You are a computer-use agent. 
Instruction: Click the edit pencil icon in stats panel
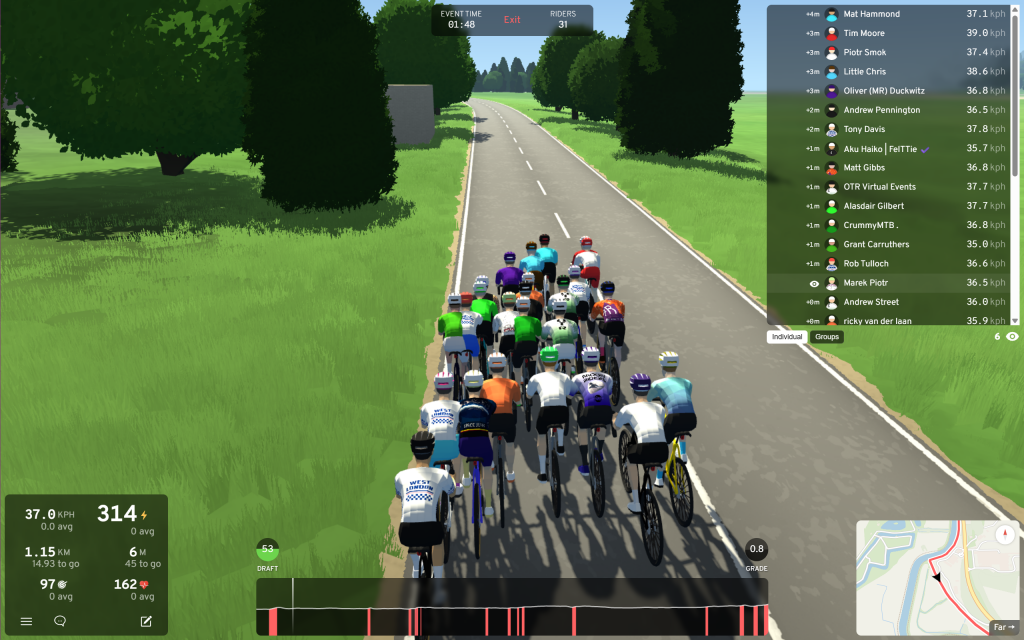(x=146, y=621)
